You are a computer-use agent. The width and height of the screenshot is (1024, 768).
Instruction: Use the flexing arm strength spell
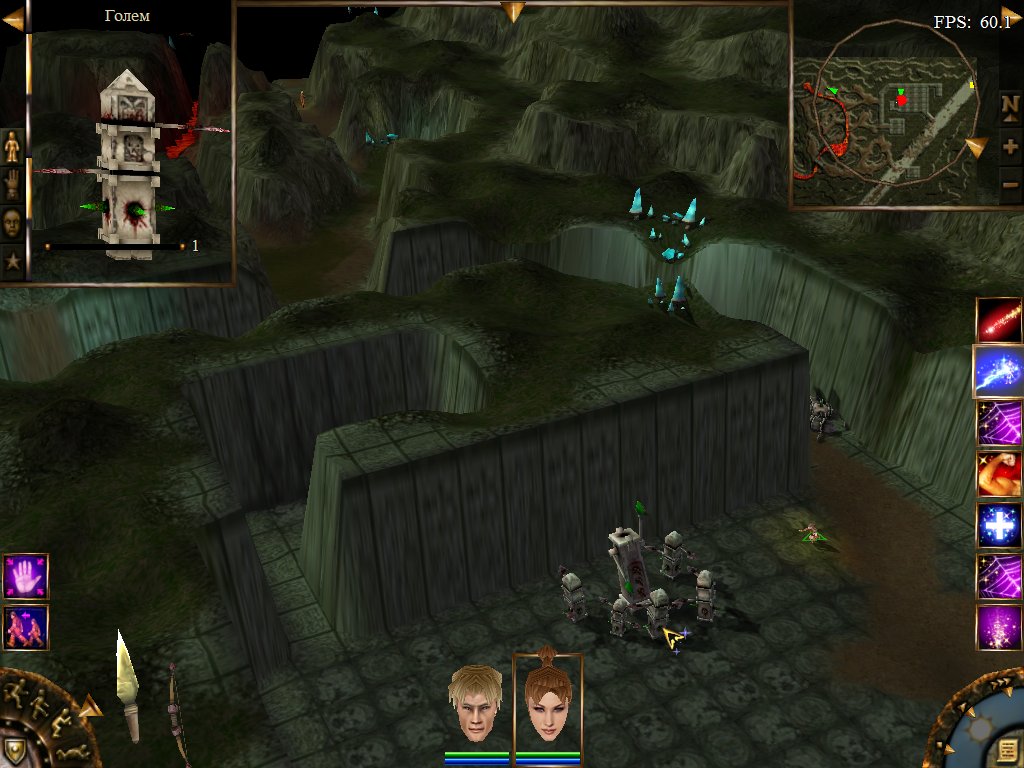coord(999,474)
